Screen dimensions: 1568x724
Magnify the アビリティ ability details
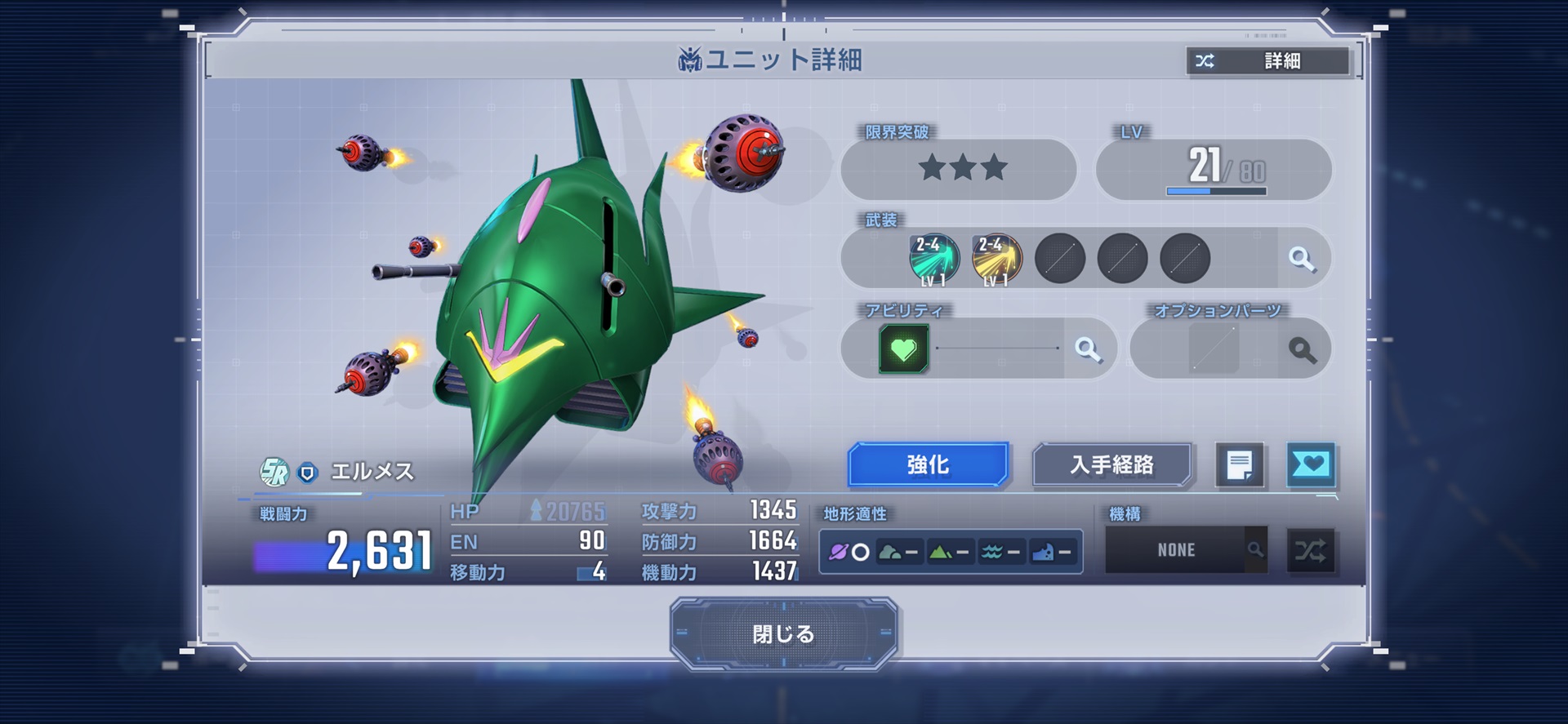[x=1087, y=349]
